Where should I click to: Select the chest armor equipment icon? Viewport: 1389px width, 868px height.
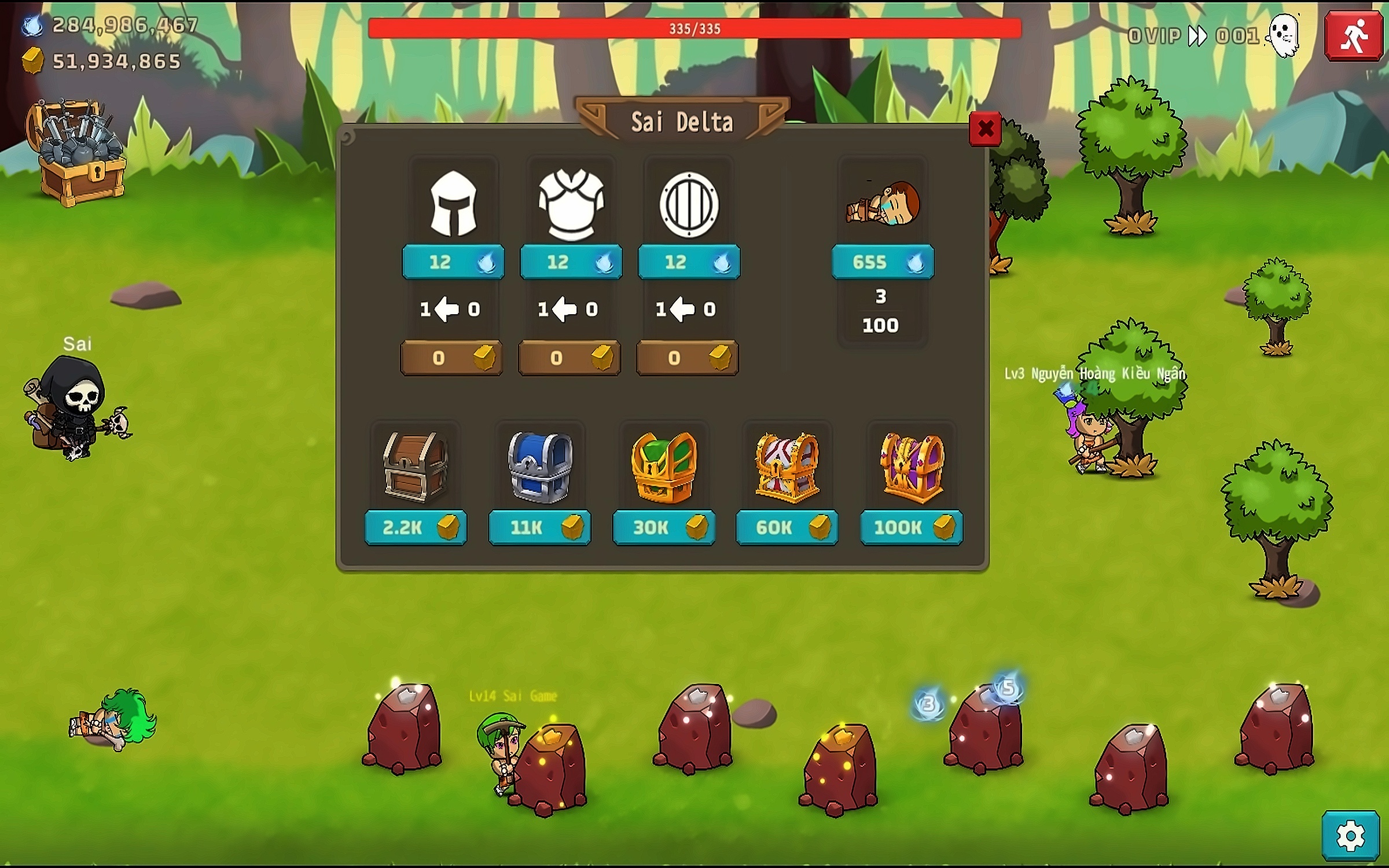(x=571, y=204)
